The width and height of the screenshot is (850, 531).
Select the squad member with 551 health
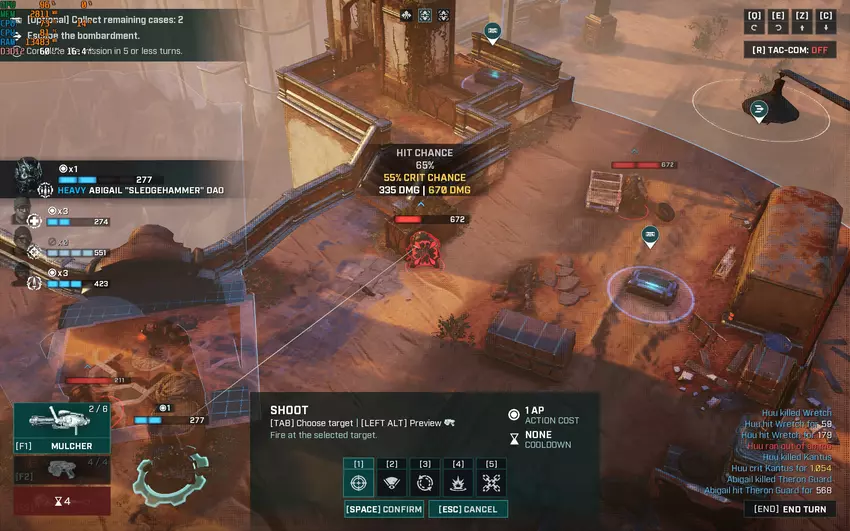tap(22, 243)
